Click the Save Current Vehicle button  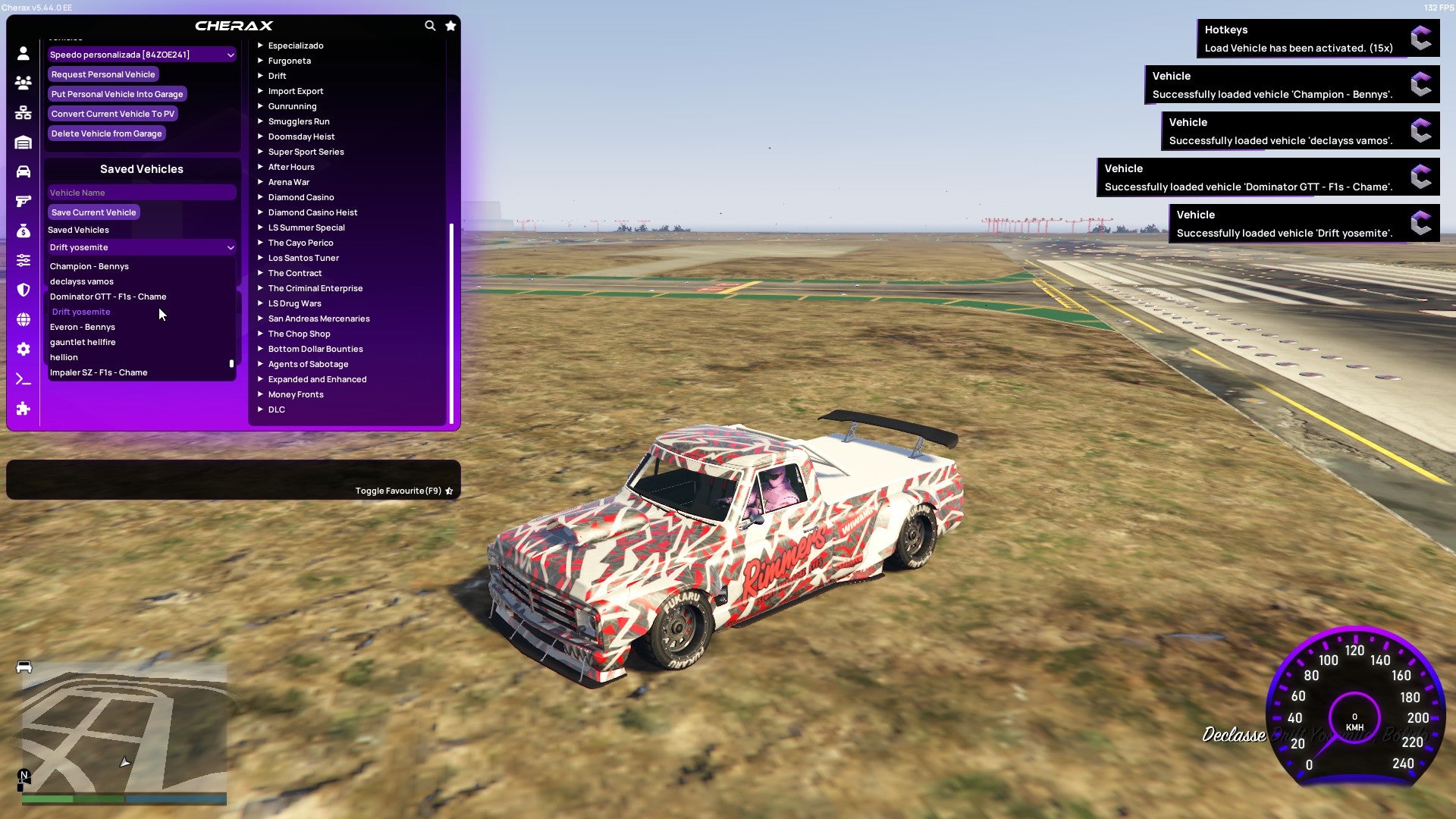point(93,212)
